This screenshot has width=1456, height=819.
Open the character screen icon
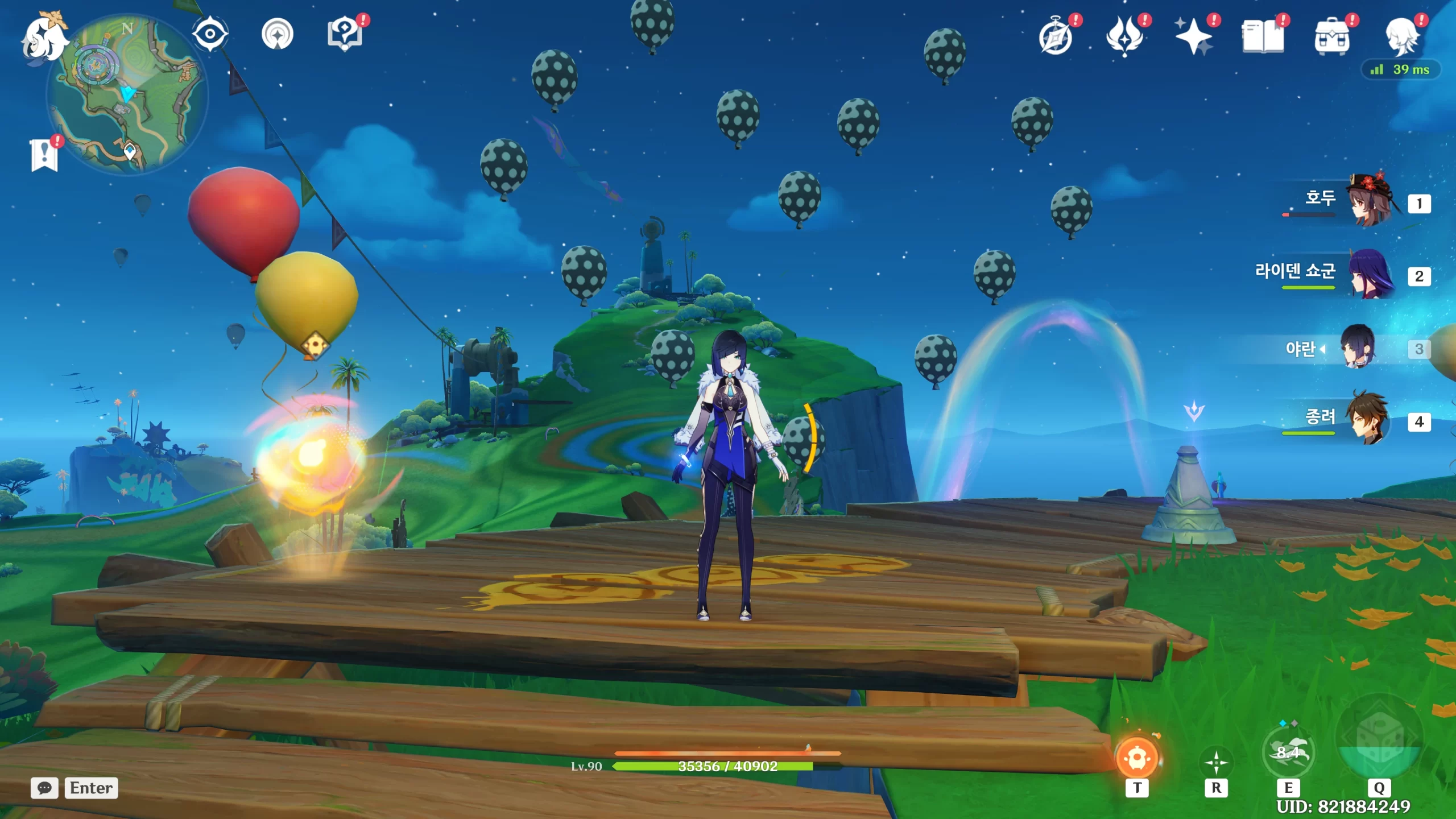click(x=1401, y=37)
